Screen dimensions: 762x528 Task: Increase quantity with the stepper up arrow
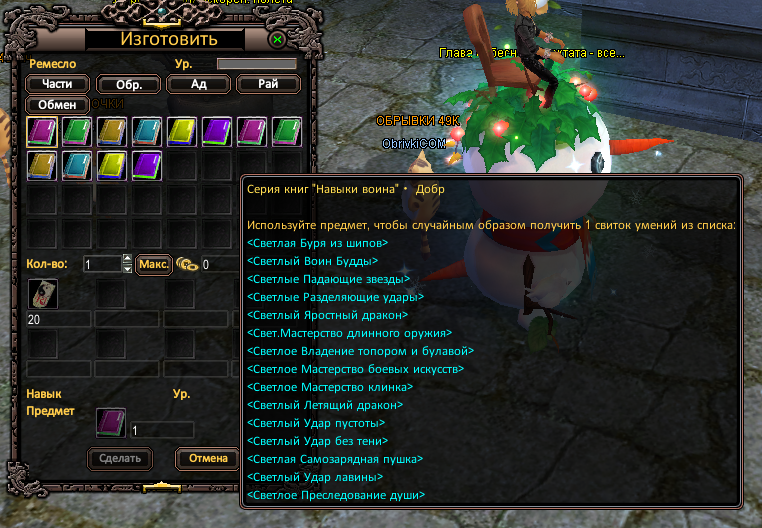click(x=127, y=260)
